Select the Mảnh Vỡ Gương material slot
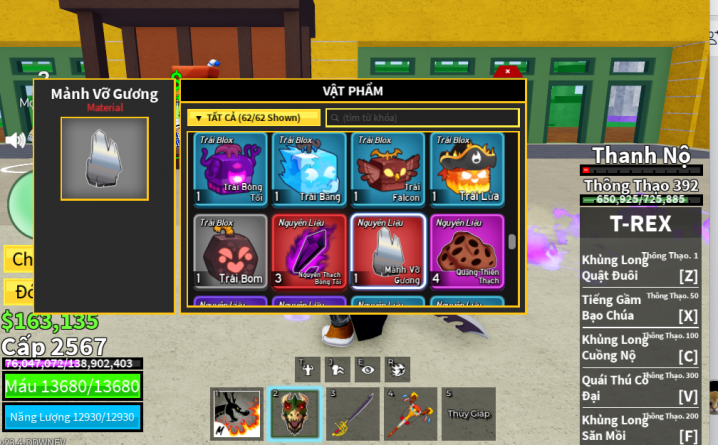 pyautogui.click(x=387, y=250)
